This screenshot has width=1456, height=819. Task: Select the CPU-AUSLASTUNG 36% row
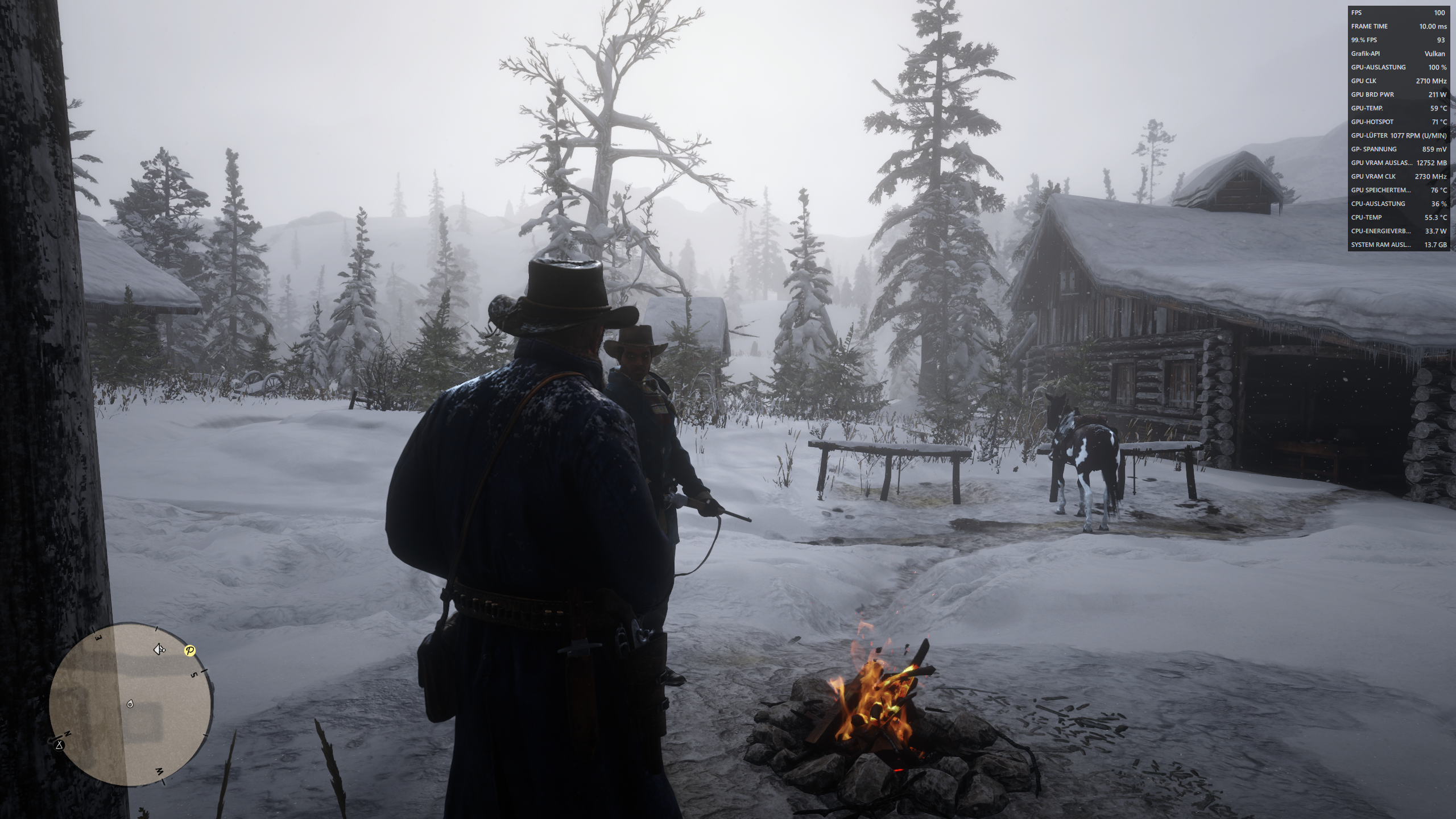click(x=1398, y=204)
